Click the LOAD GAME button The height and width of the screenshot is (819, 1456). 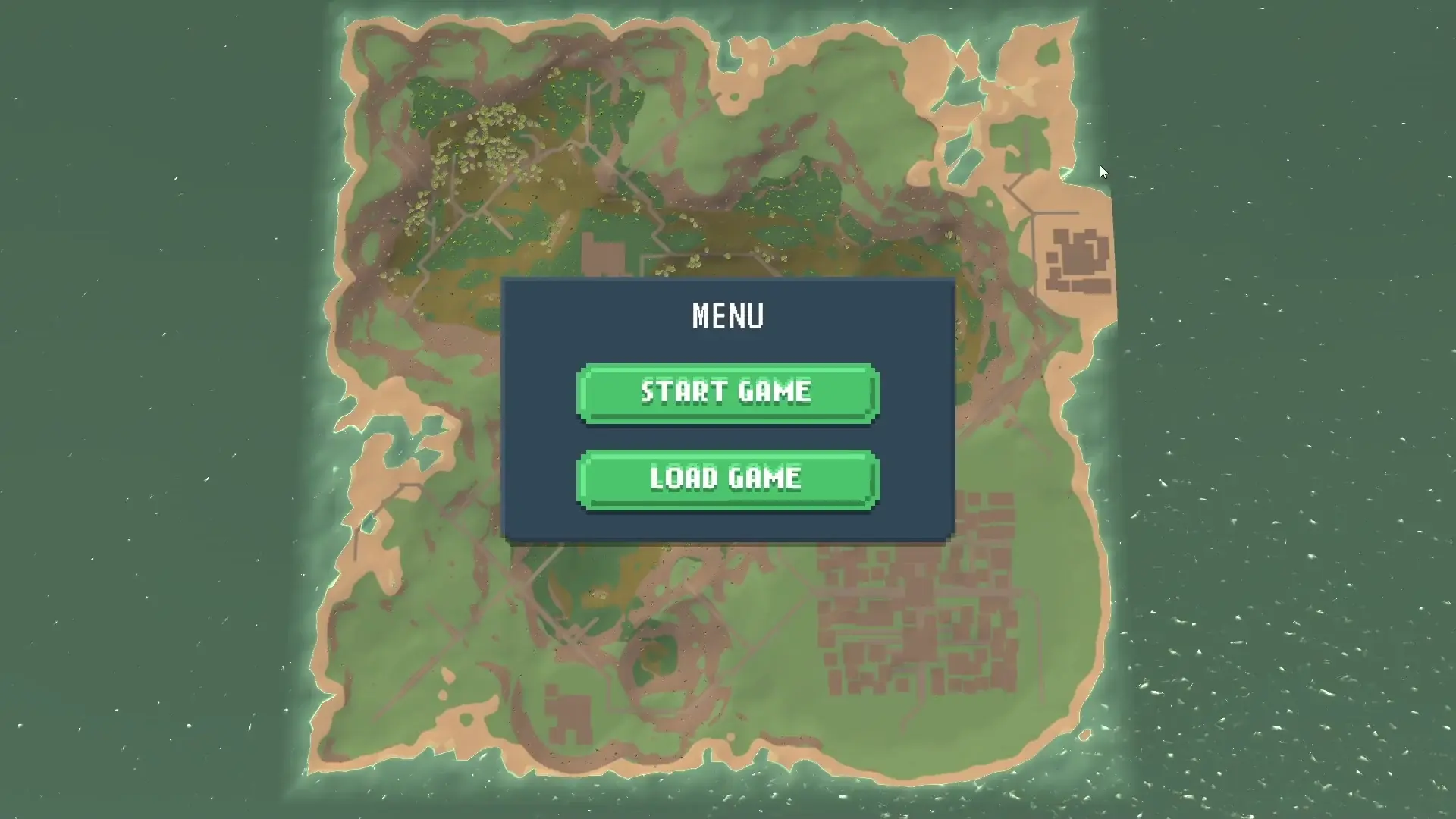point(726,478)
